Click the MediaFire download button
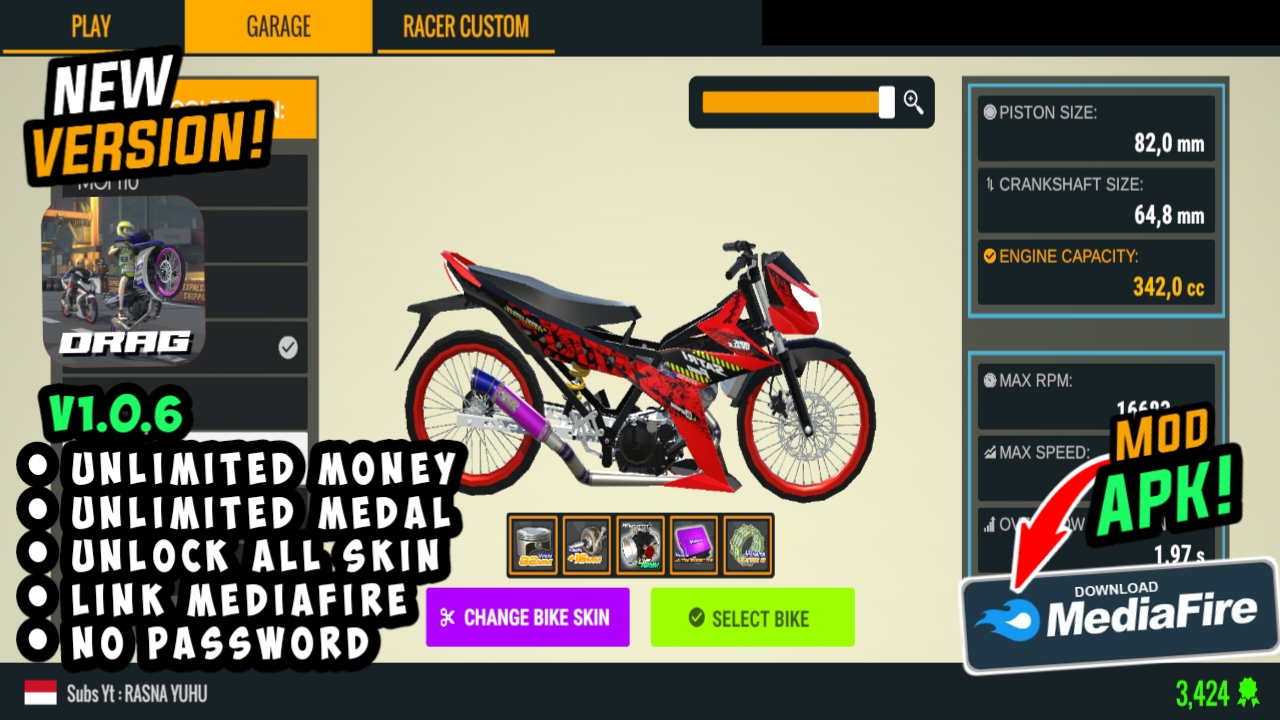The image size is (1280, 720). click(x=1120, y=615)
